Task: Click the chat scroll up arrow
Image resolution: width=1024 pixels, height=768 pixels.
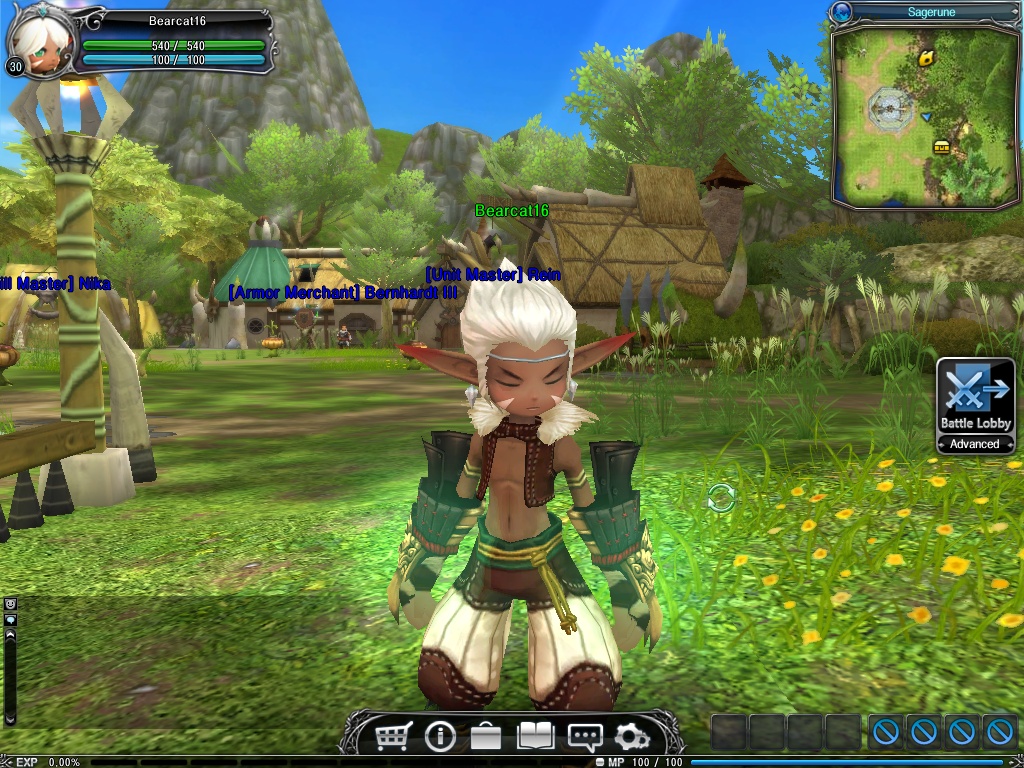Action: click(x=11, y=635)
